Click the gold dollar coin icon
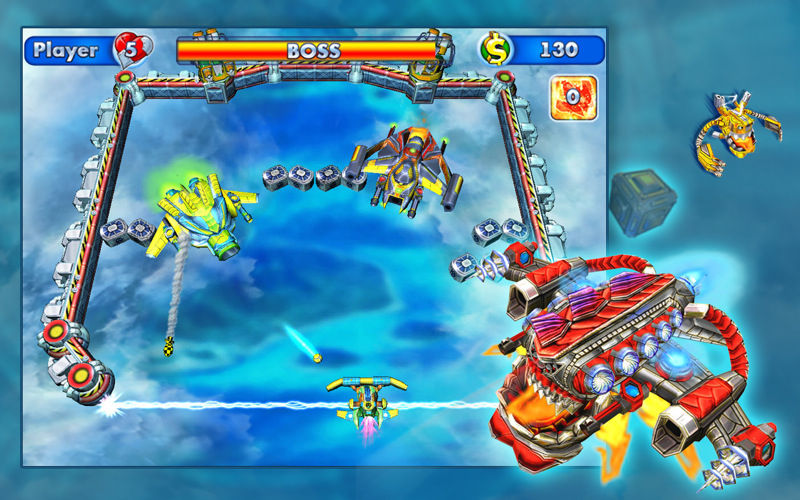Image resolution: width=800 pixels, height=500 pixels. click(494, 49)
